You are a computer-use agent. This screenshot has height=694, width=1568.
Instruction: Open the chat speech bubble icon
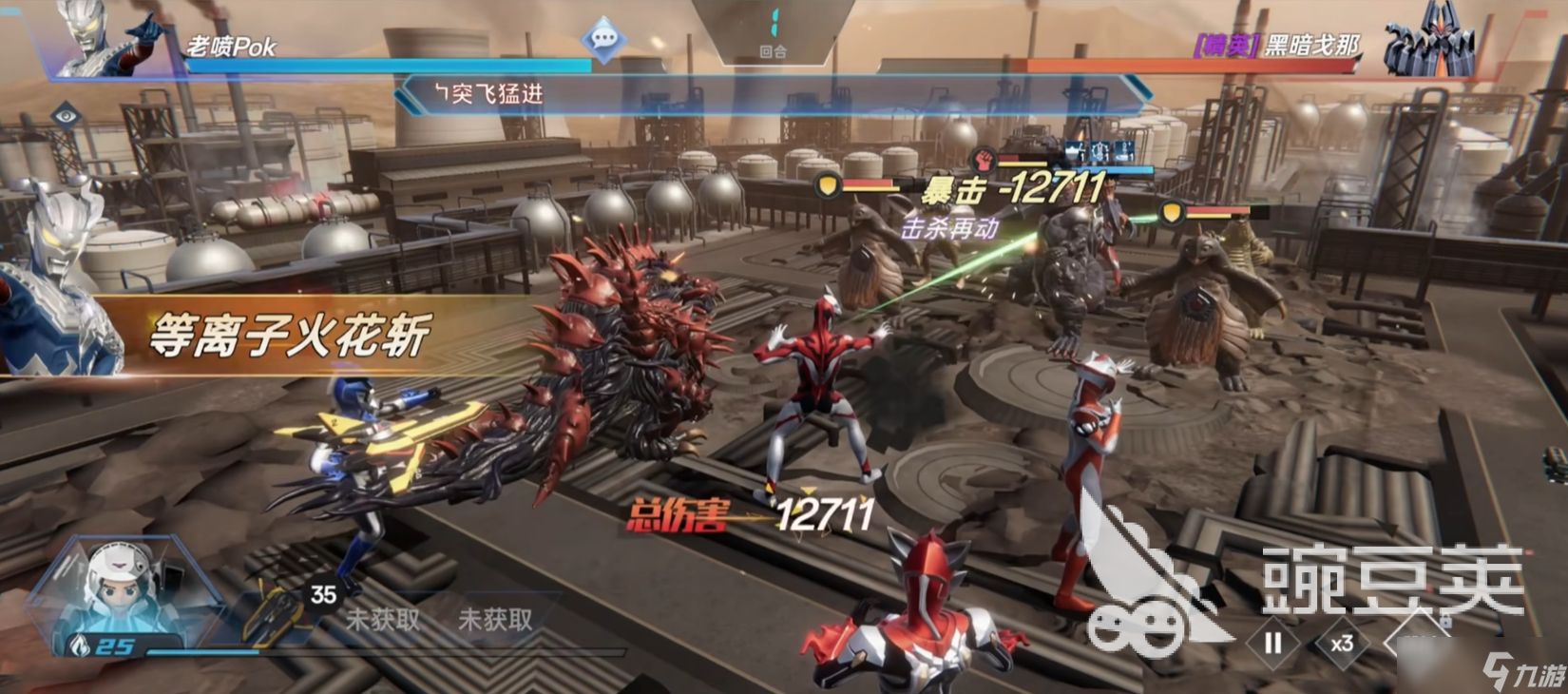click(x=604, y=39)
